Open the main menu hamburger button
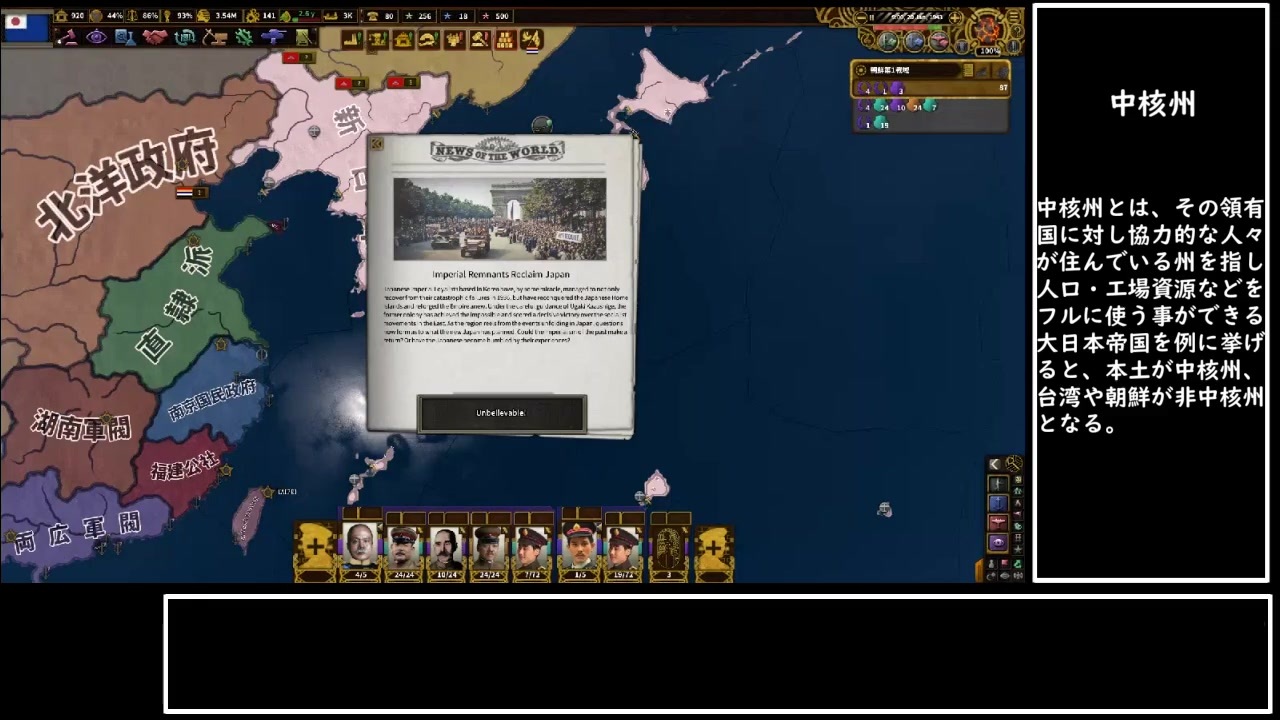This screenshot has height=720, width=1280. click(x=1014, y=15)
